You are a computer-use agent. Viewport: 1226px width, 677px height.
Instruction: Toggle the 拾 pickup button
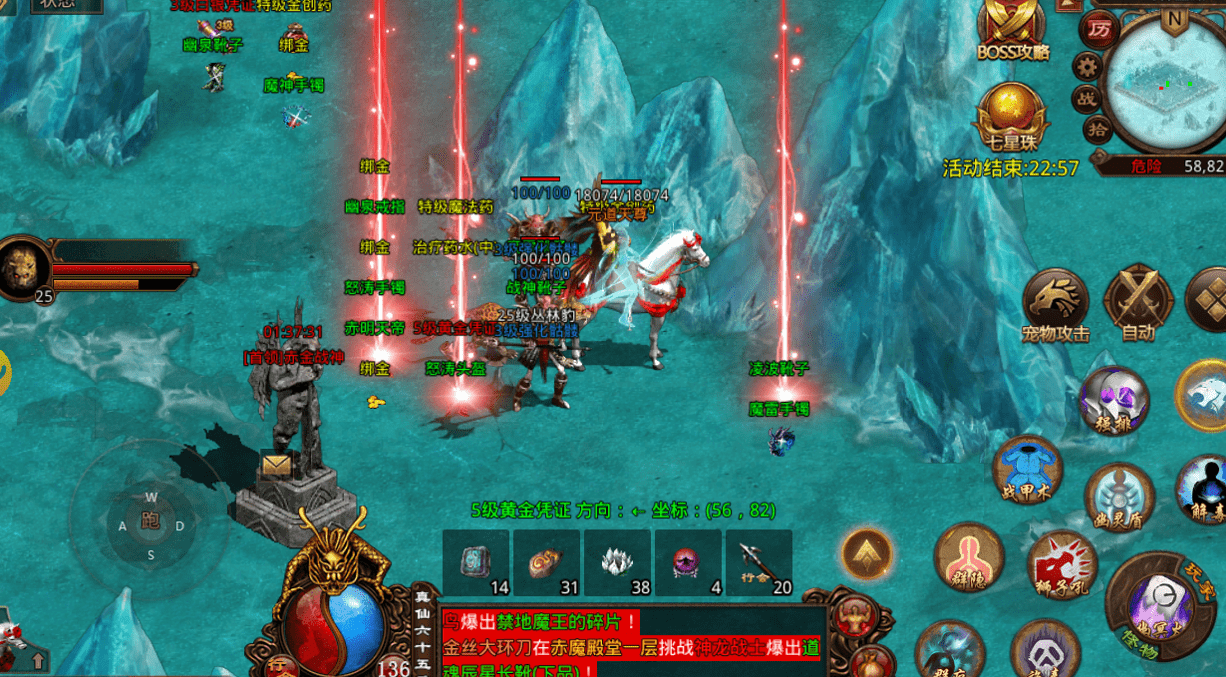coord(1097,130)
